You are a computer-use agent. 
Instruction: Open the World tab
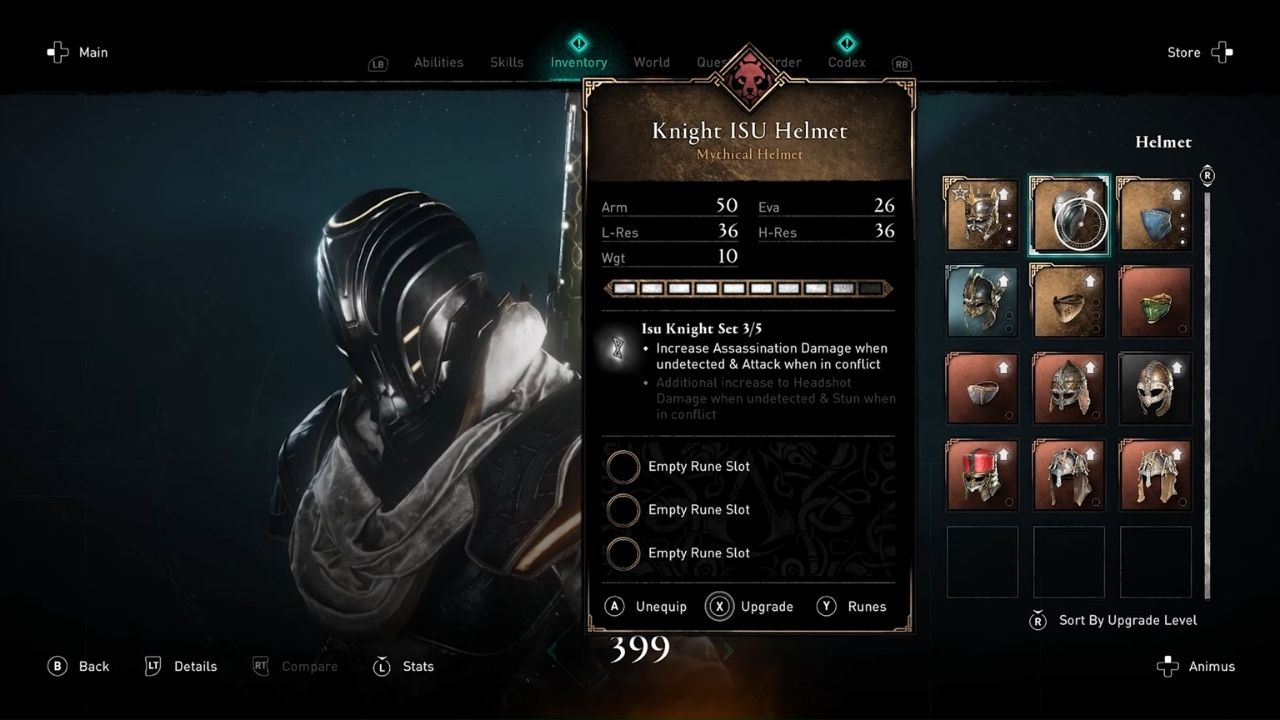[651, 61]
